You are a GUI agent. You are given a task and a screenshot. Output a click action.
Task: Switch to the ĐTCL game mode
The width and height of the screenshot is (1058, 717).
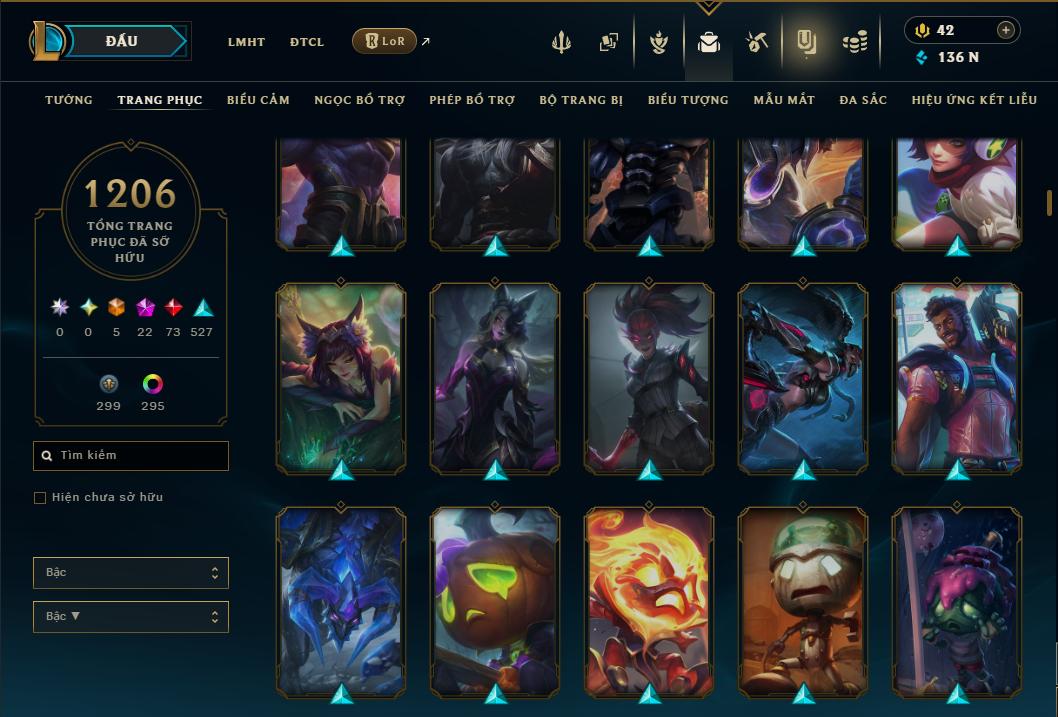click(x=307, y=42)
